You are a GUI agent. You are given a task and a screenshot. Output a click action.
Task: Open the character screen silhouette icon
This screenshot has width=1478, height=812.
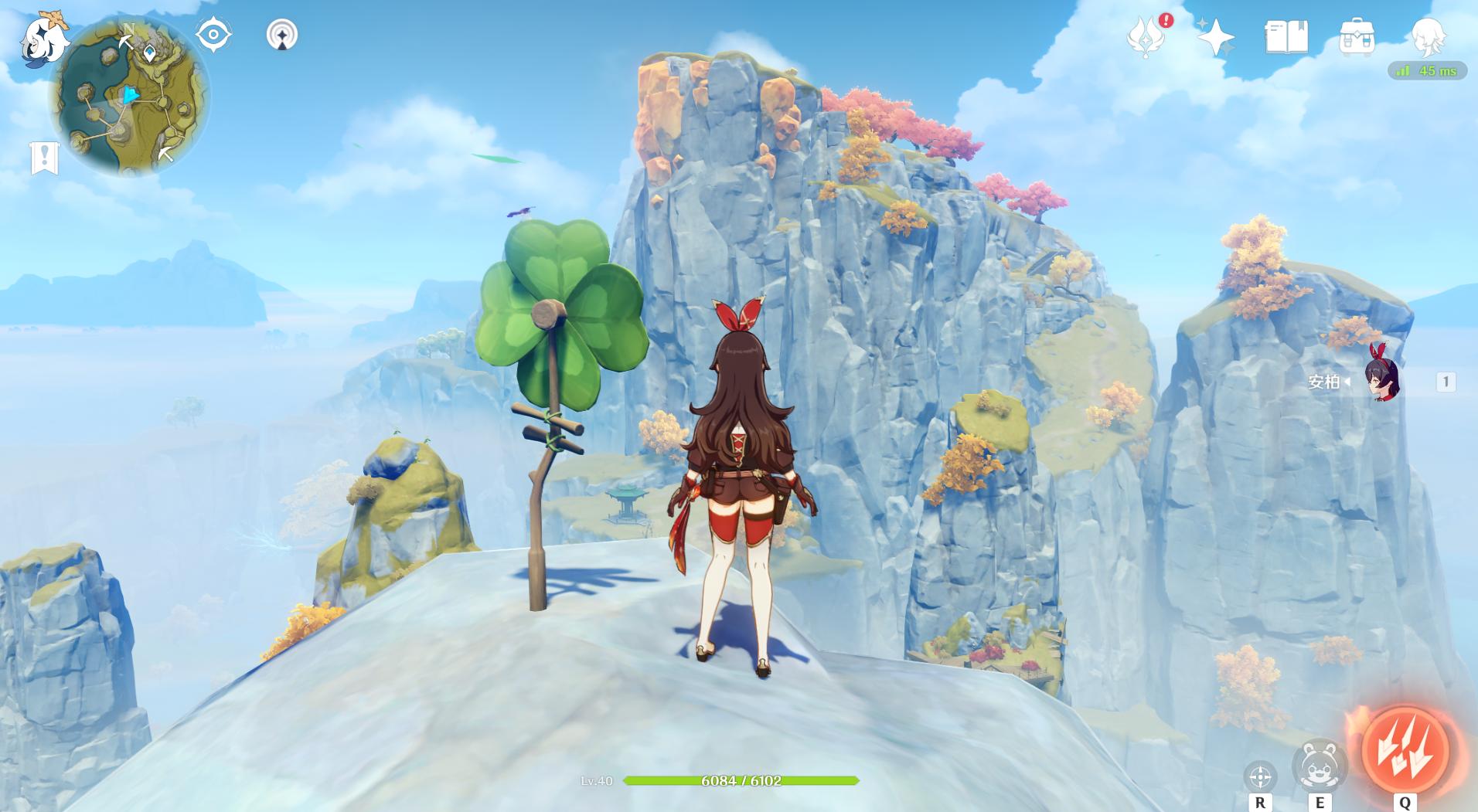[1427, 36]
